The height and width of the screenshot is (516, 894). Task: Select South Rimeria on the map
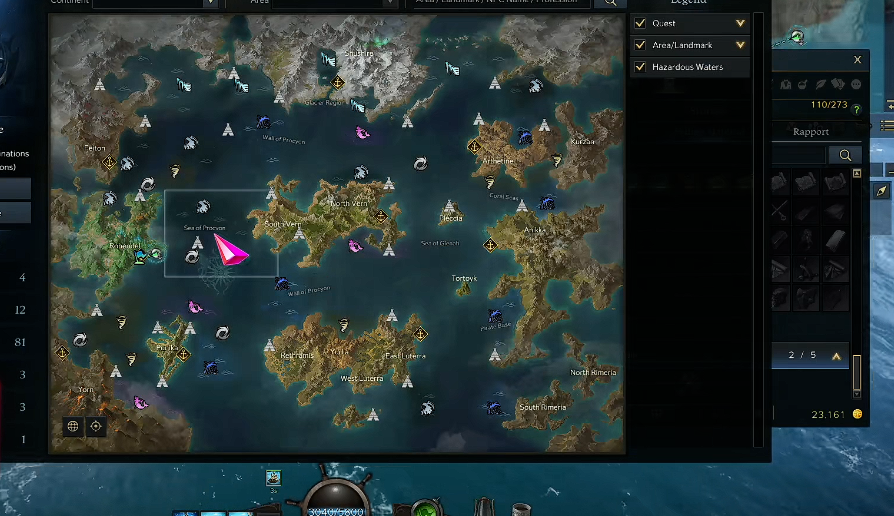543,407
